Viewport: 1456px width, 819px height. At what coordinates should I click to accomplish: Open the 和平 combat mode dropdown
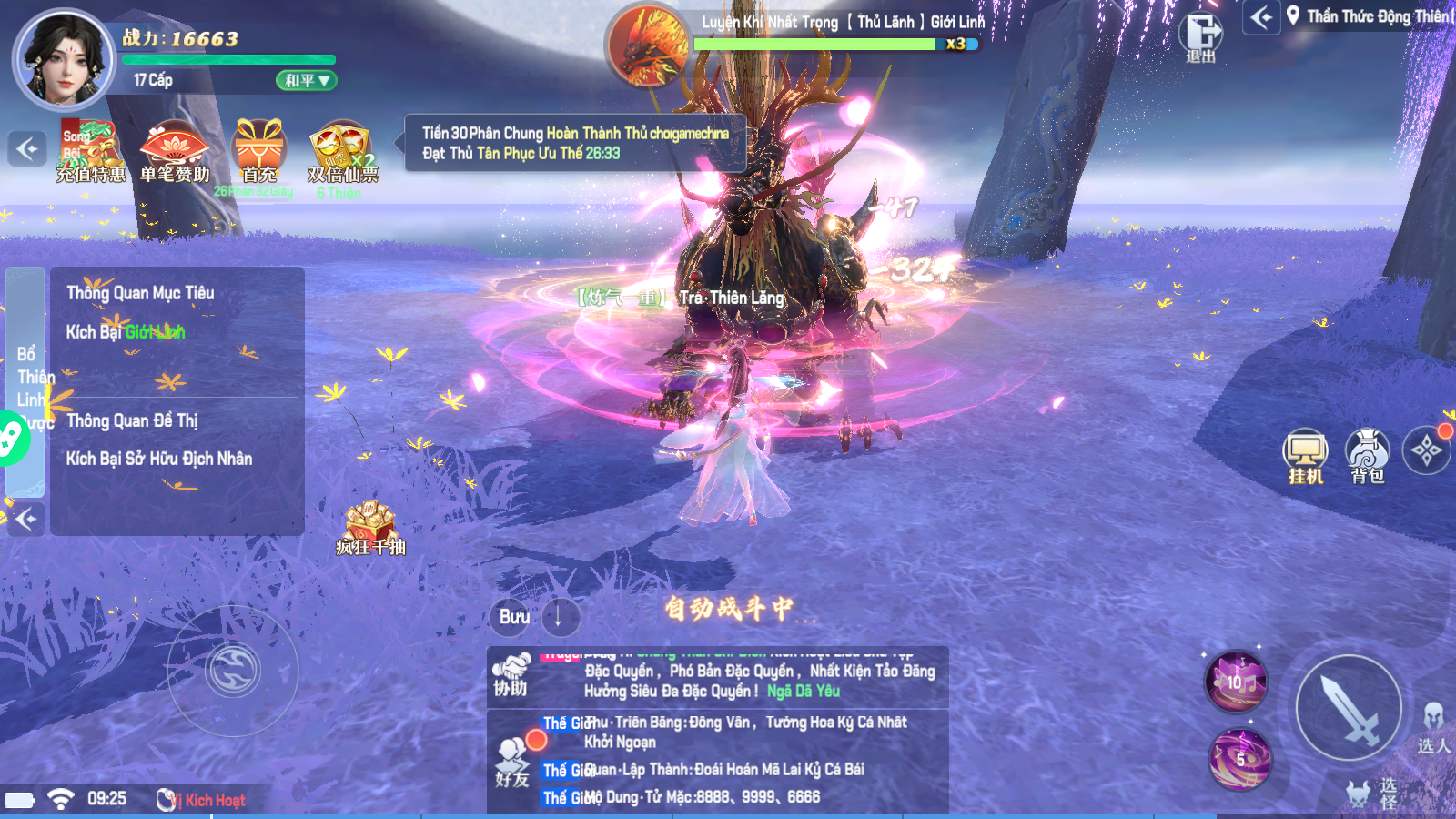point(306,81)
